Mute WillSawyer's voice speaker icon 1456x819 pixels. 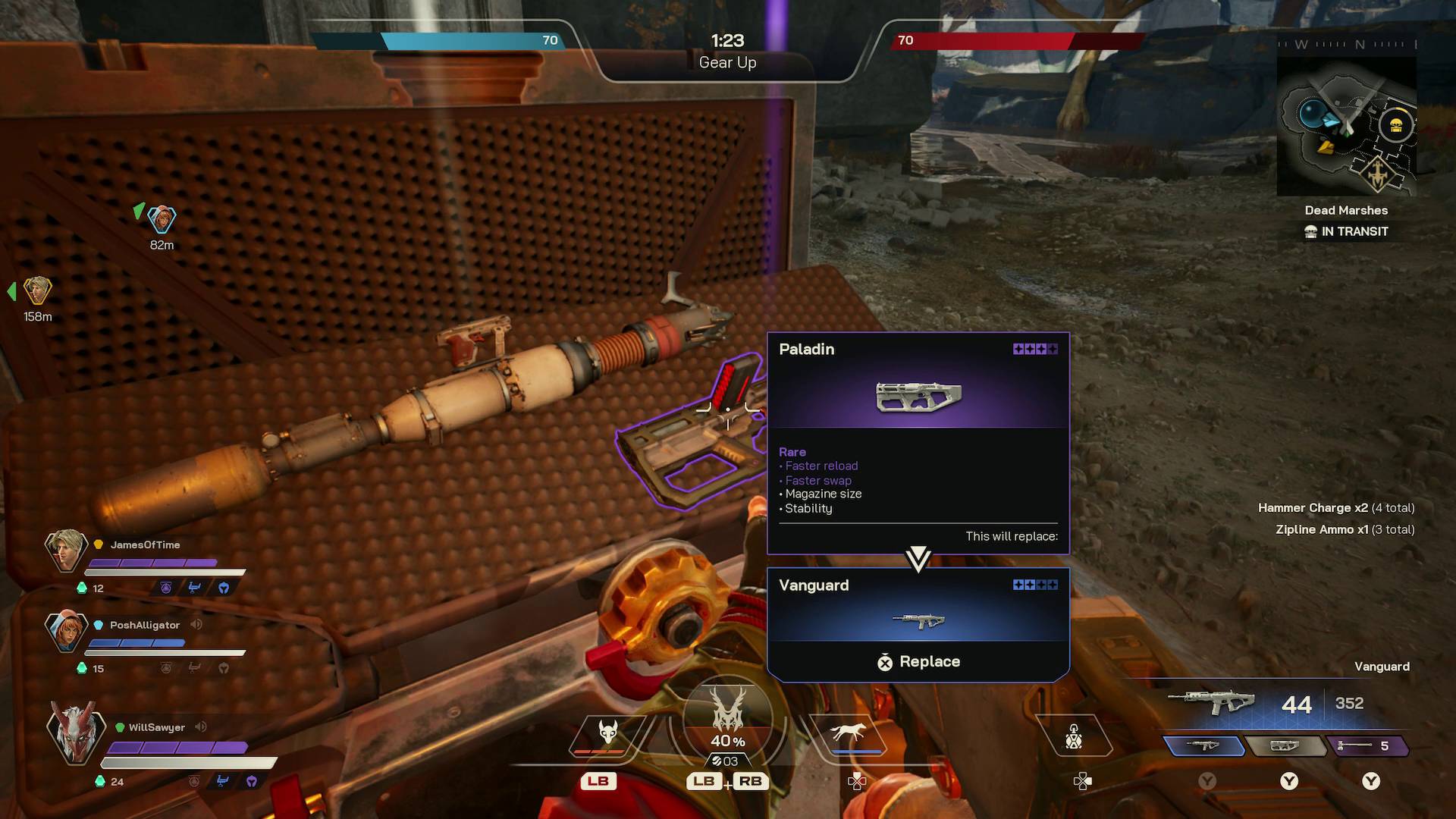coord(199,726)
